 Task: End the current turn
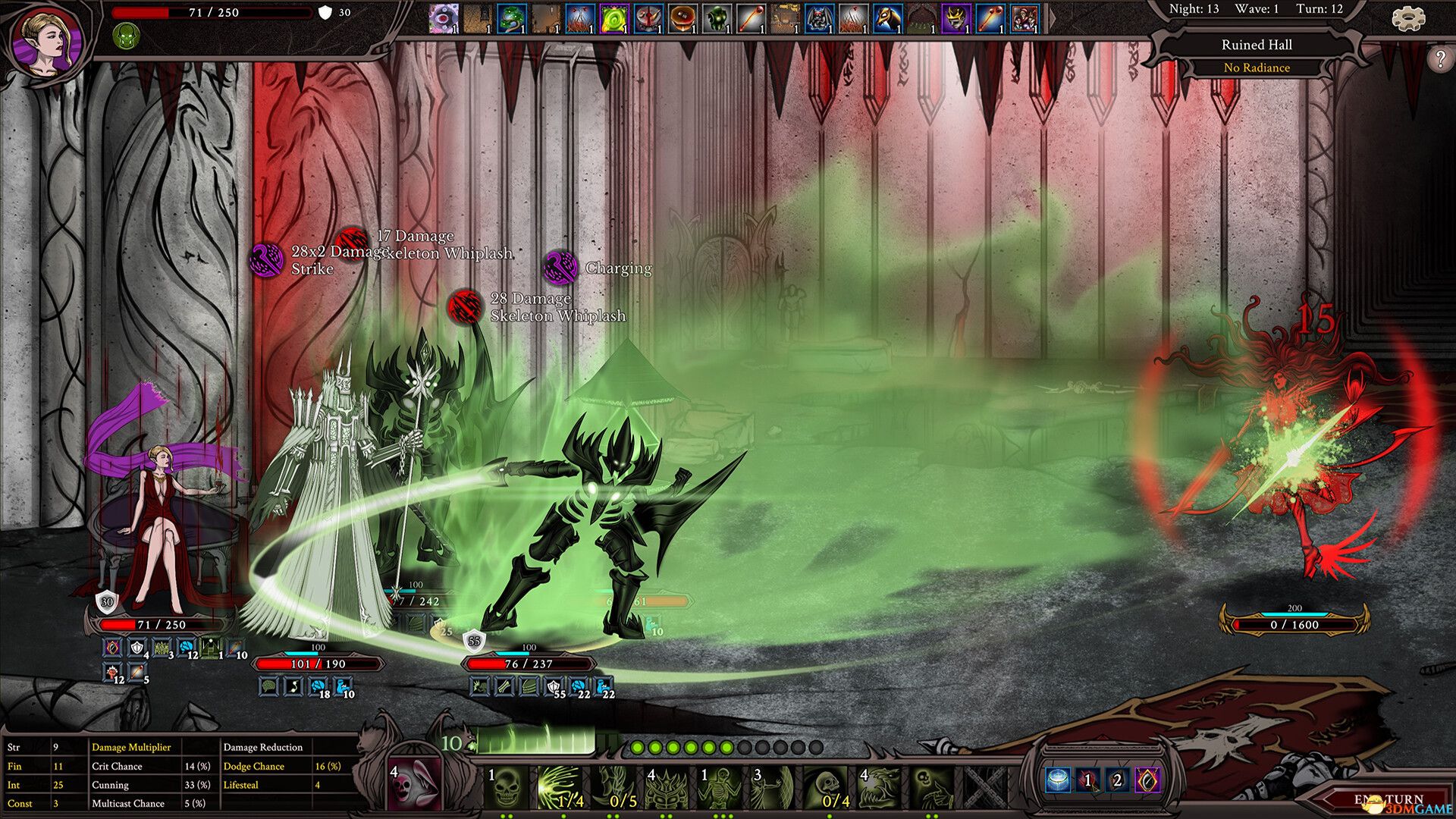click(1388, 800)
